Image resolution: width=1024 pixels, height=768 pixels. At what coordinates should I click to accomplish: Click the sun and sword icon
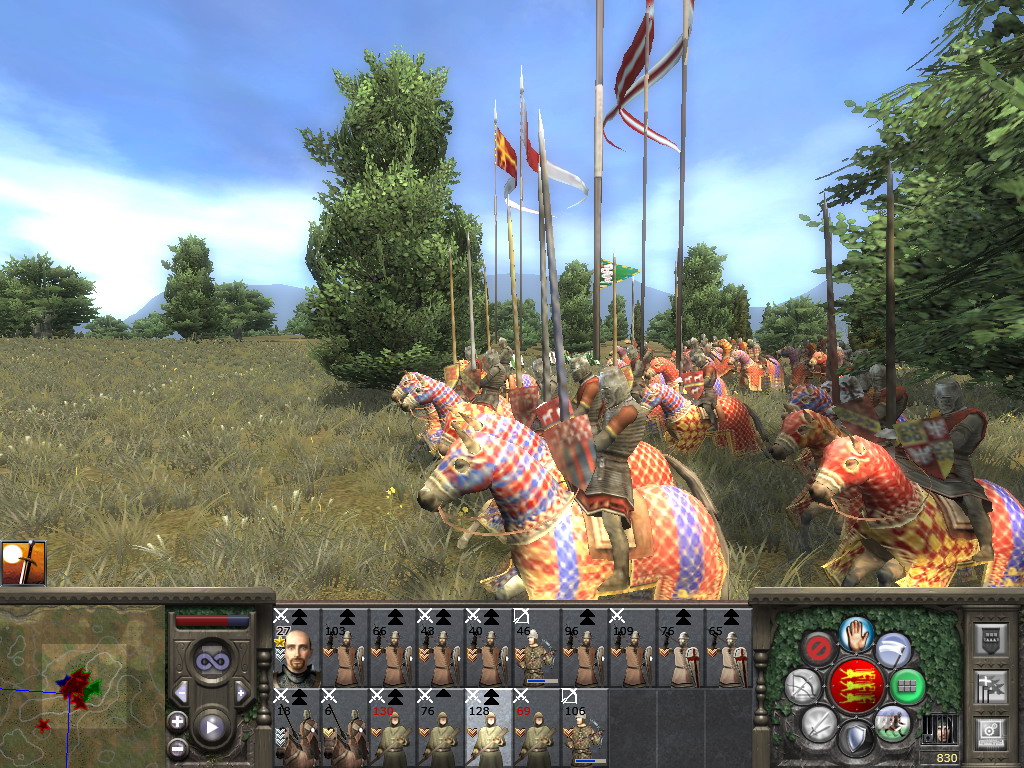(x=23, y=563)
